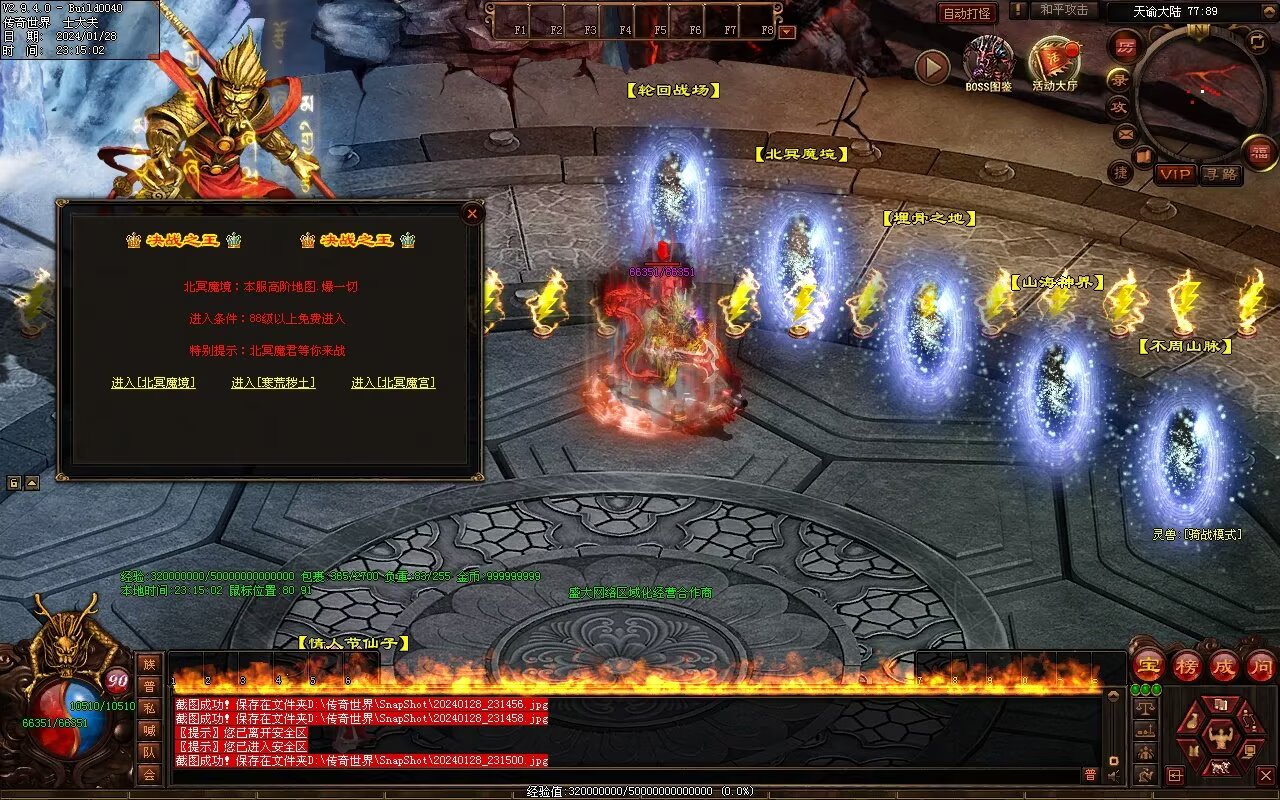Switch to the 私 private chat channel
This screenshot has height=800, width=1280.
(149, 708)
